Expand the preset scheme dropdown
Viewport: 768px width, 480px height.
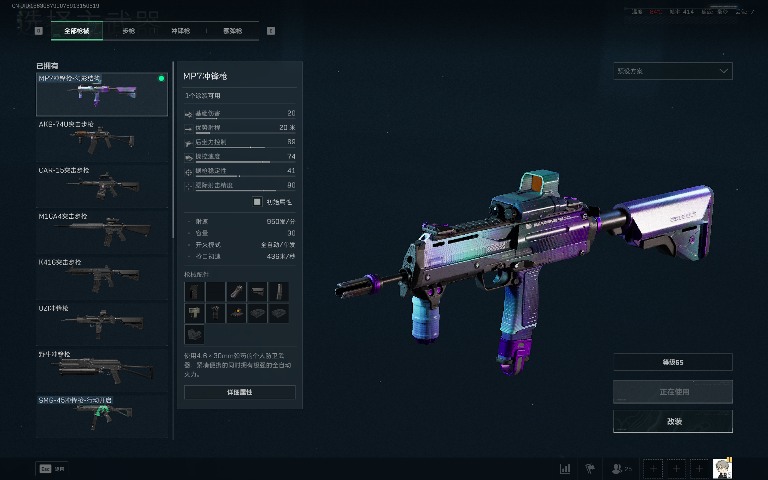[672, 71]
